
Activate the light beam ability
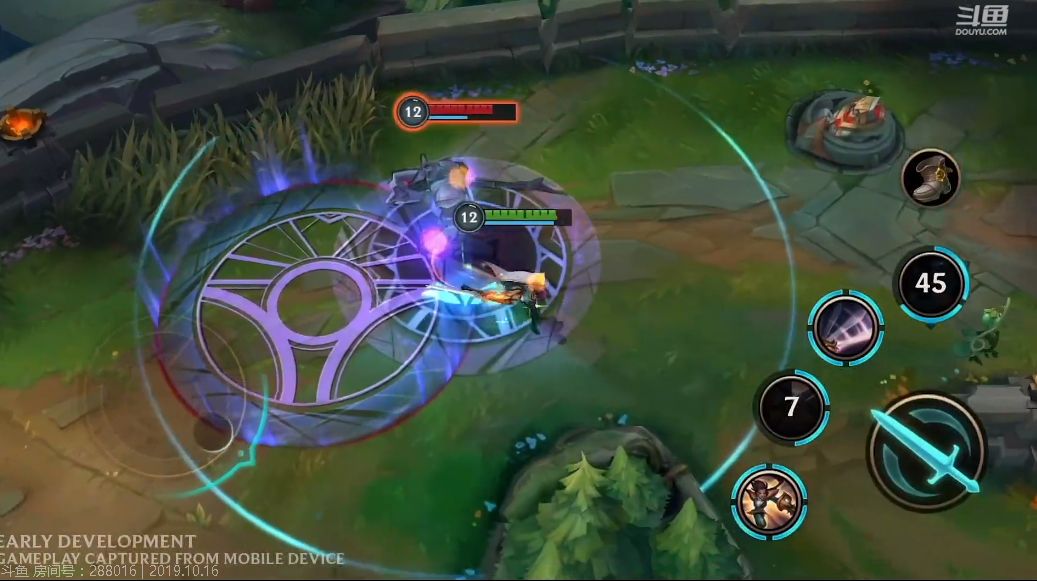(846, 328)
